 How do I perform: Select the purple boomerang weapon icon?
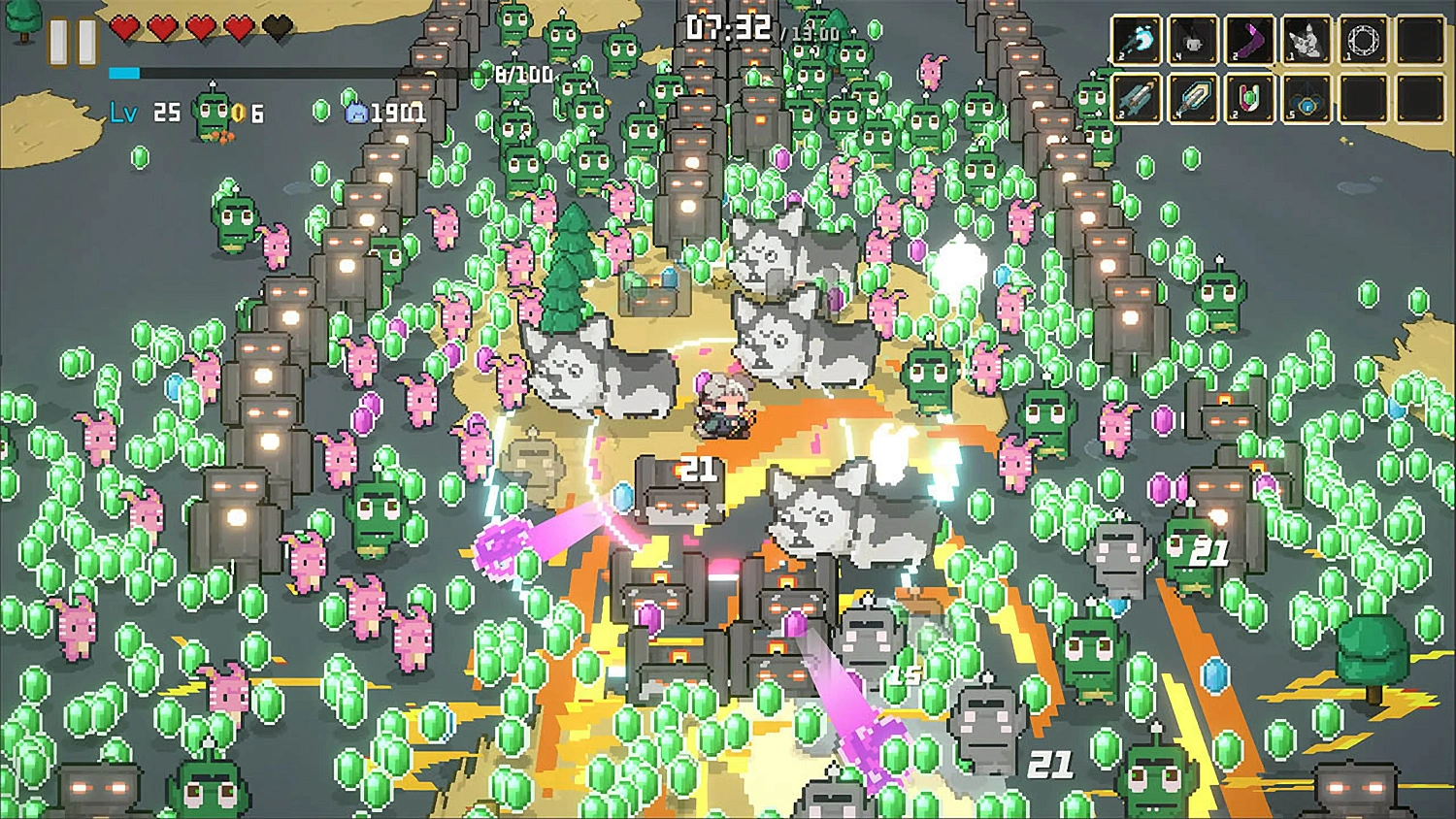(1248, 39)
